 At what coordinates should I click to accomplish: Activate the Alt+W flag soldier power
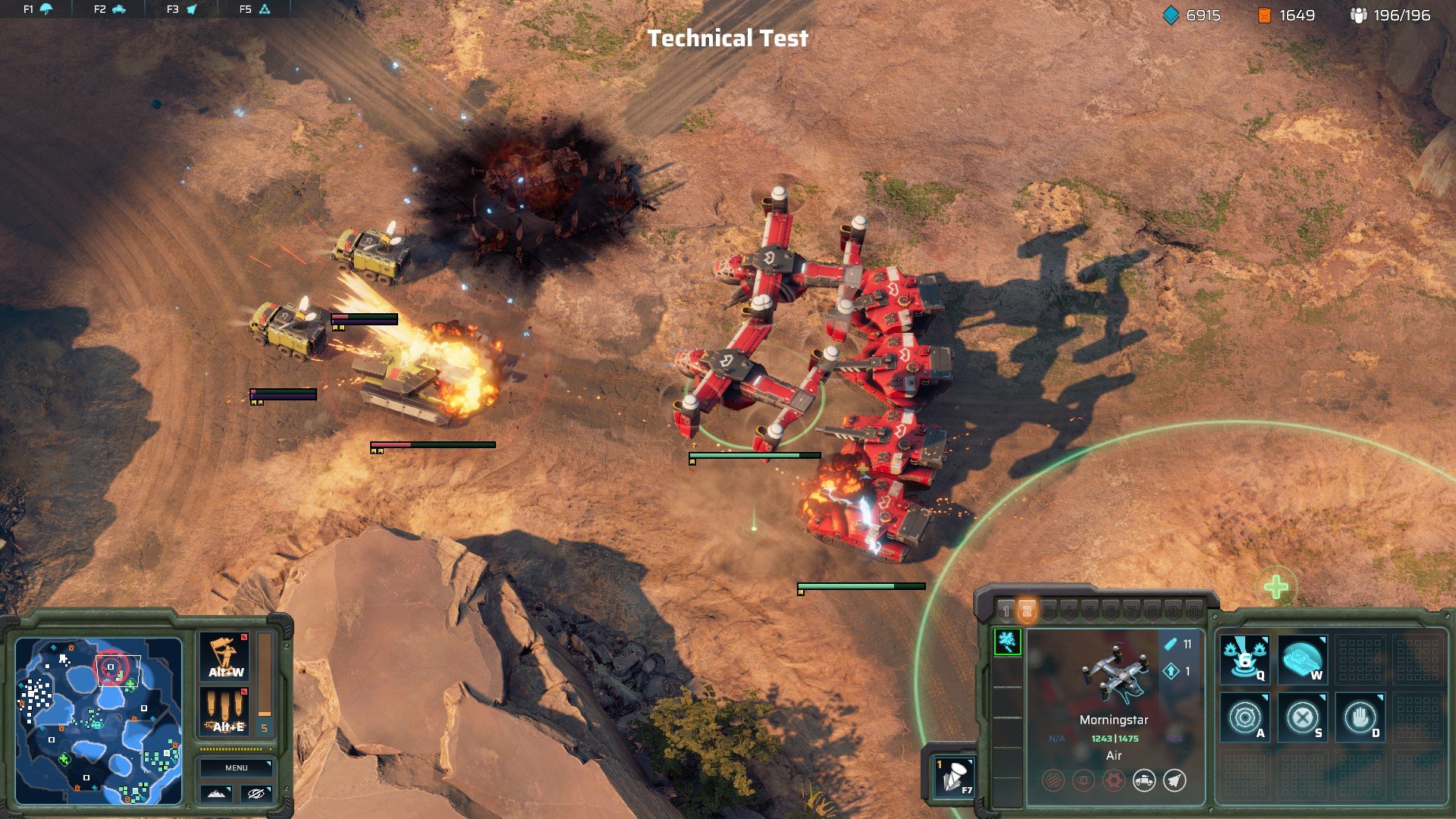click(225, 657)
